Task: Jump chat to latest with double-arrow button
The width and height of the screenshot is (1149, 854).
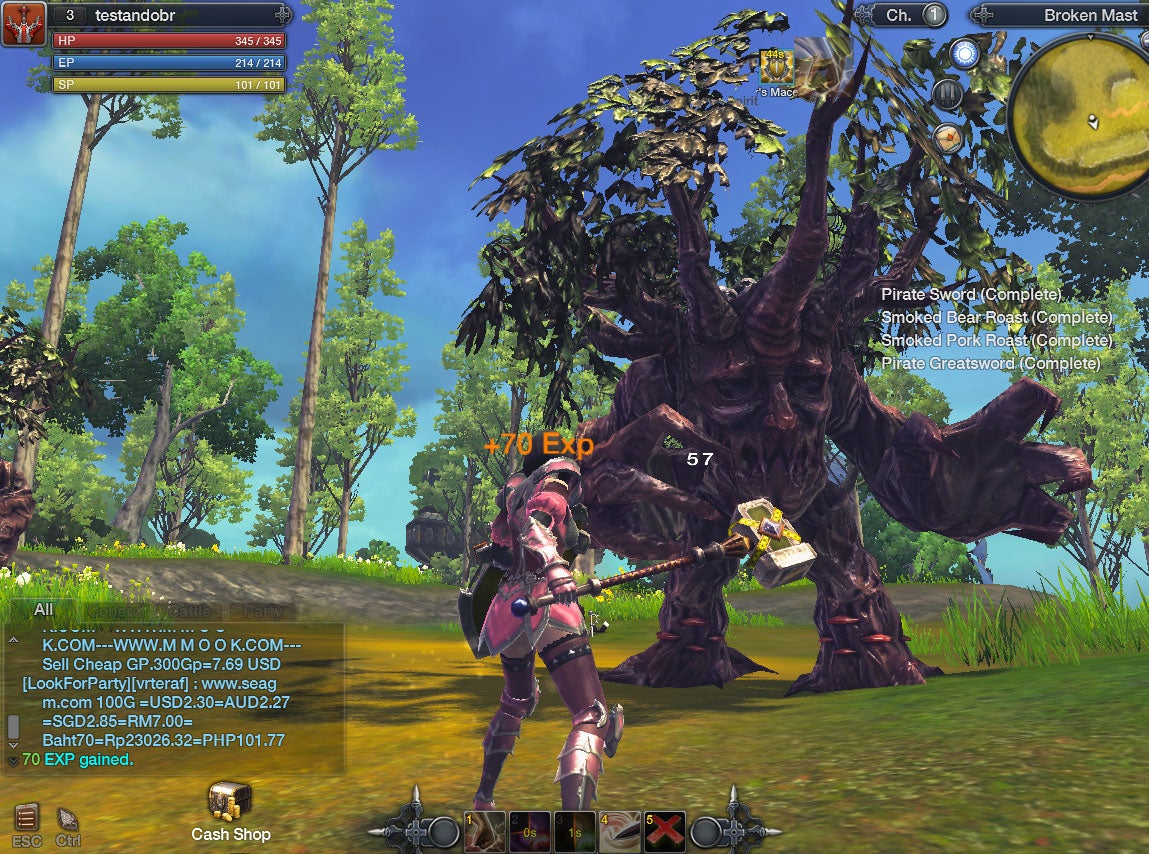Action: coord(12,760)
